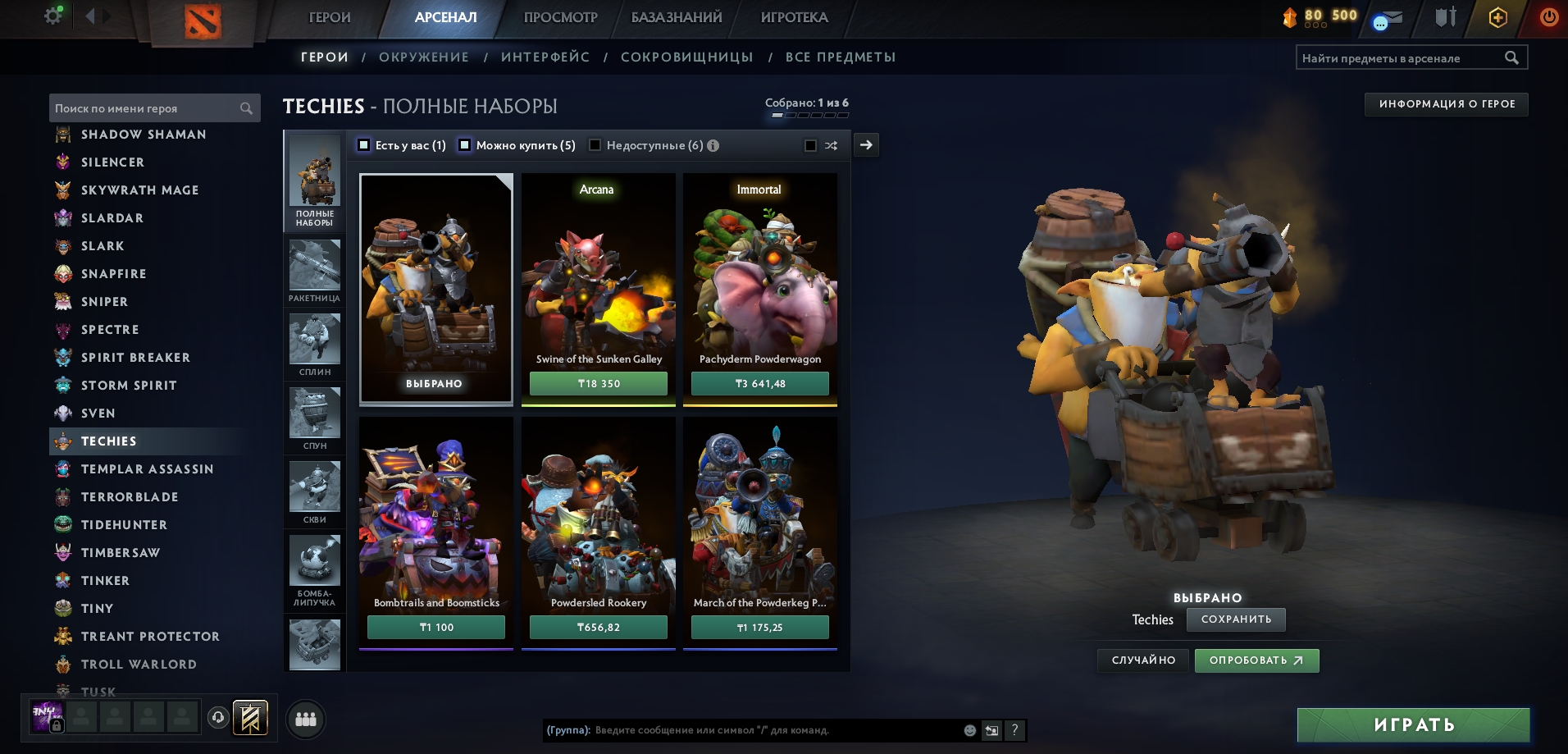Select the Pachyderm Powderwagon set thumbnail
Screen dimensions: 1568x754
[759, 279]
